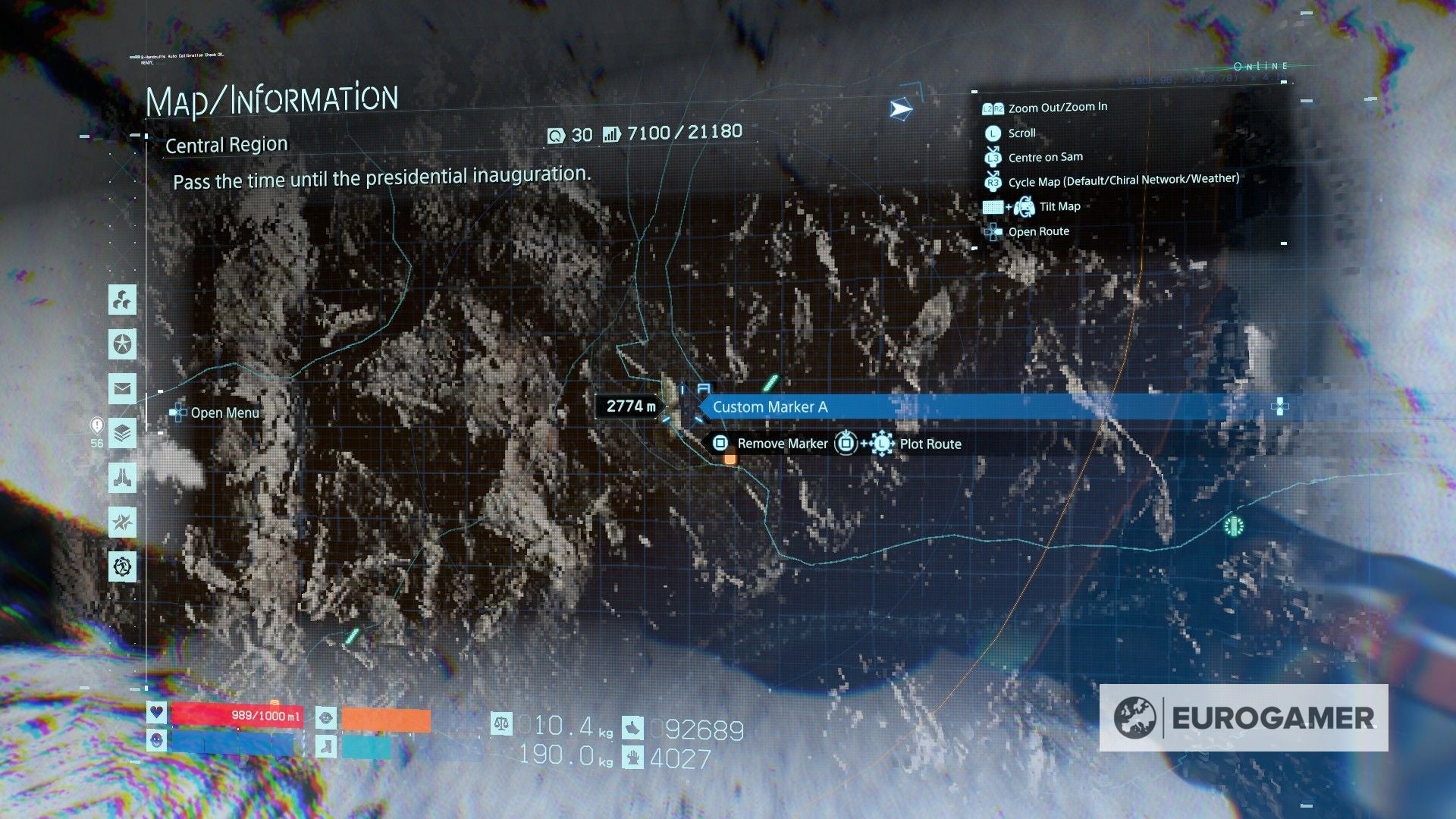Image resolution: width=1456 pixels, height=819 pixels.
Task: Open the mail envelope icon in sidebar
Action: pyautogui.click(x=123, y=390)
